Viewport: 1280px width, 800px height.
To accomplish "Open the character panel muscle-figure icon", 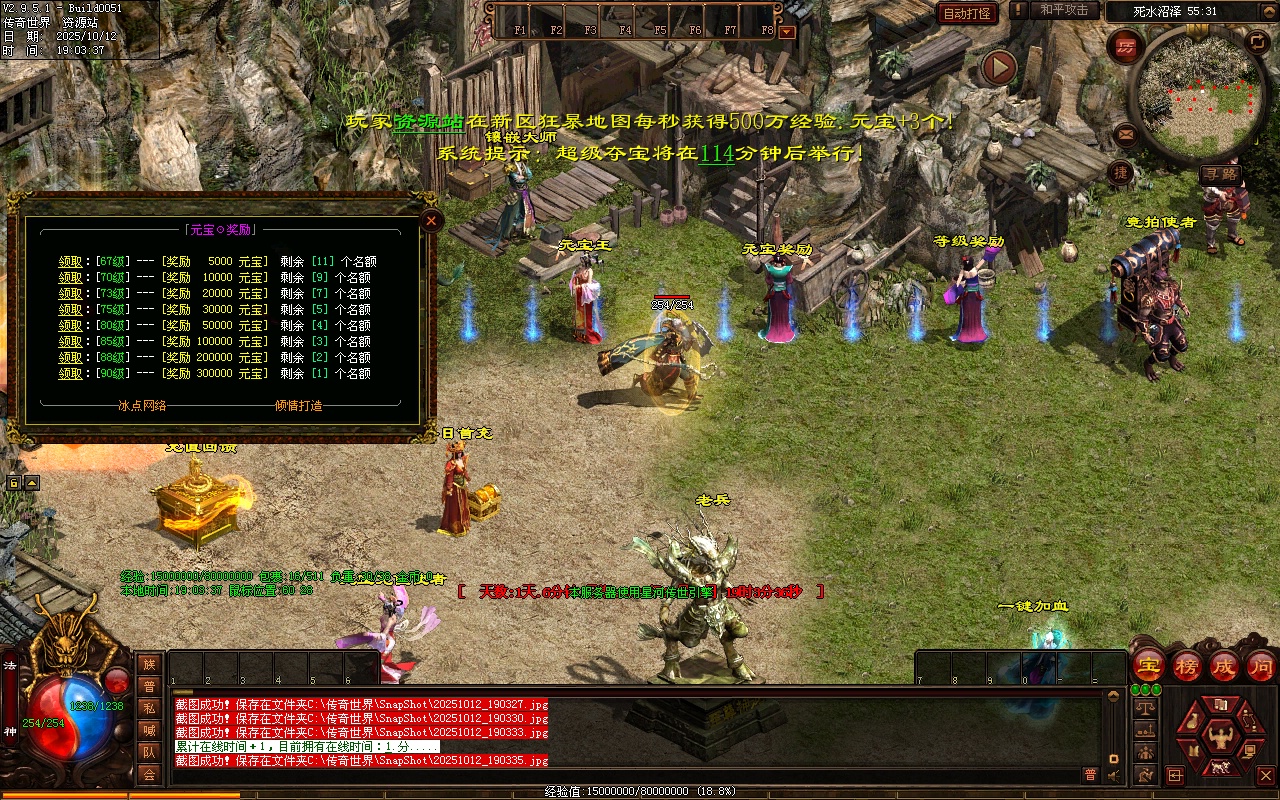I will pos(1220,739).
